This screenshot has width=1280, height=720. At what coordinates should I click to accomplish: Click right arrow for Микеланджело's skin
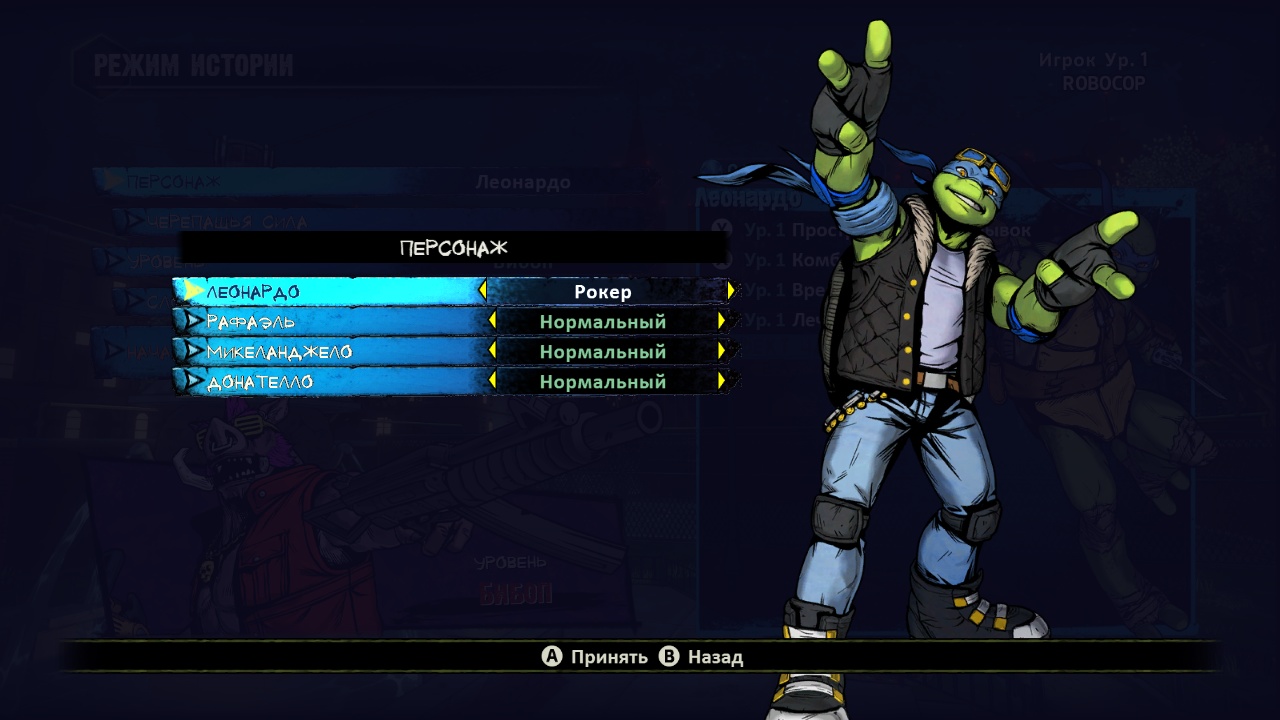[721, 351]
